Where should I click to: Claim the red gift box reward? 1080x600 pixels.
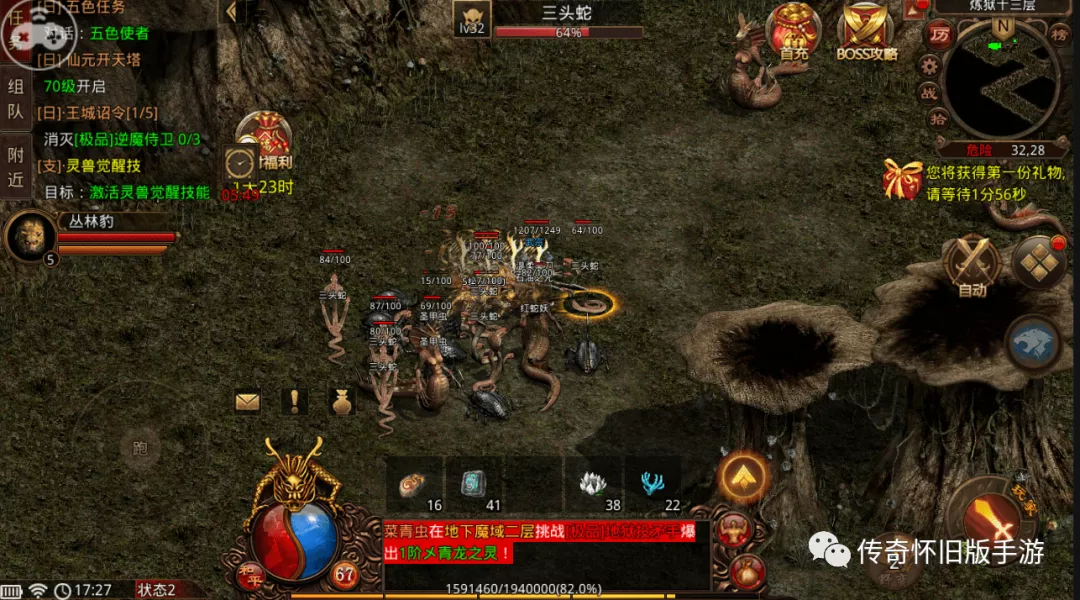click(x=902, y=179)
